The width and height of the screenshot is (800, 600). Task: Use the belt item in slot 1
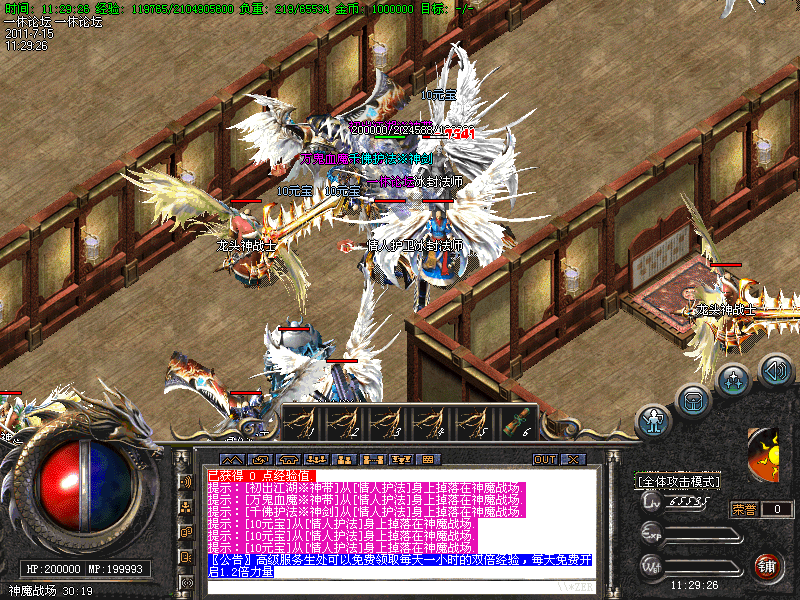302,422
